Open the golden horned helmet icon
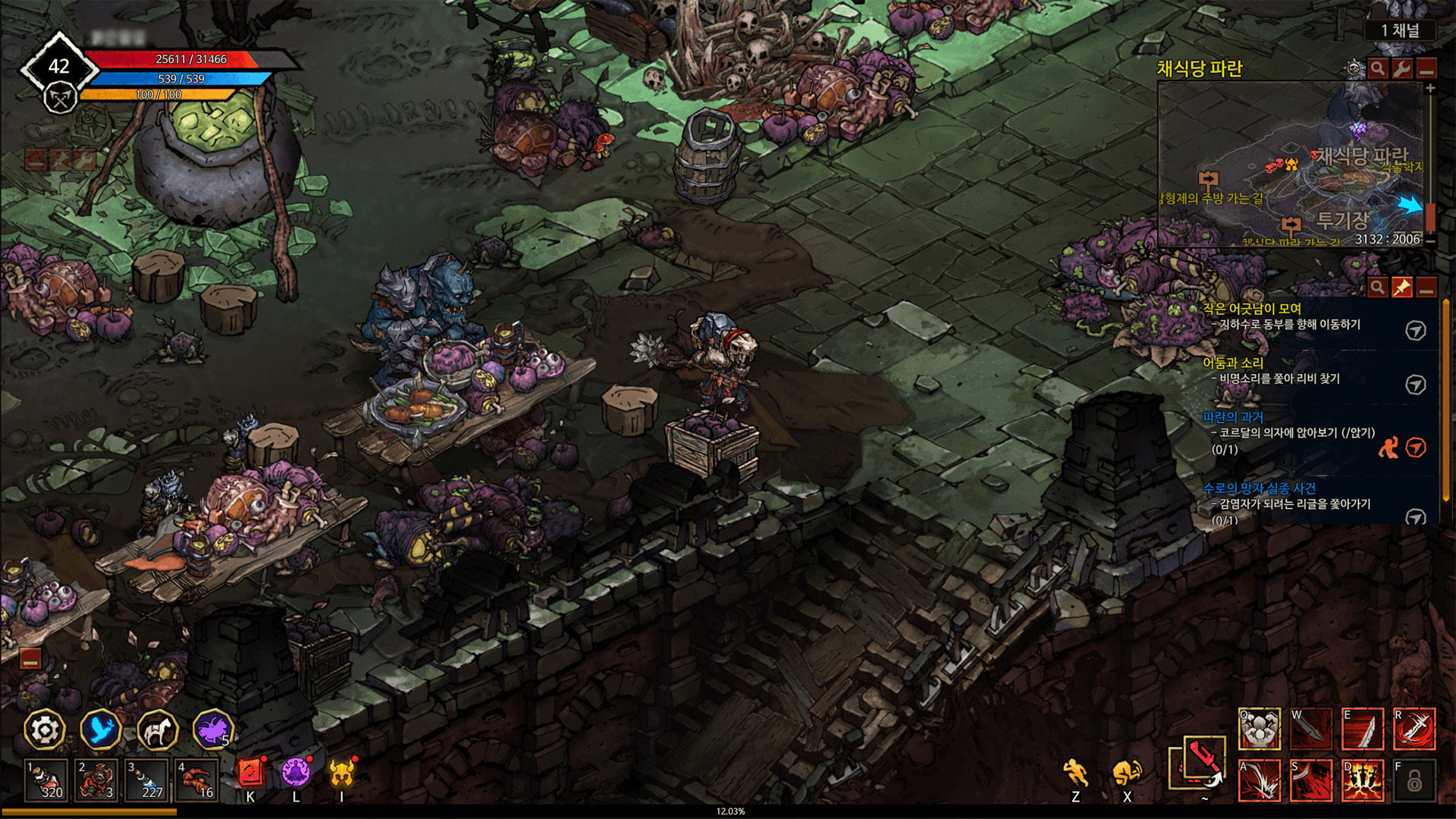This screenshot has height=819, width=1456. click(x=342, y=773)
